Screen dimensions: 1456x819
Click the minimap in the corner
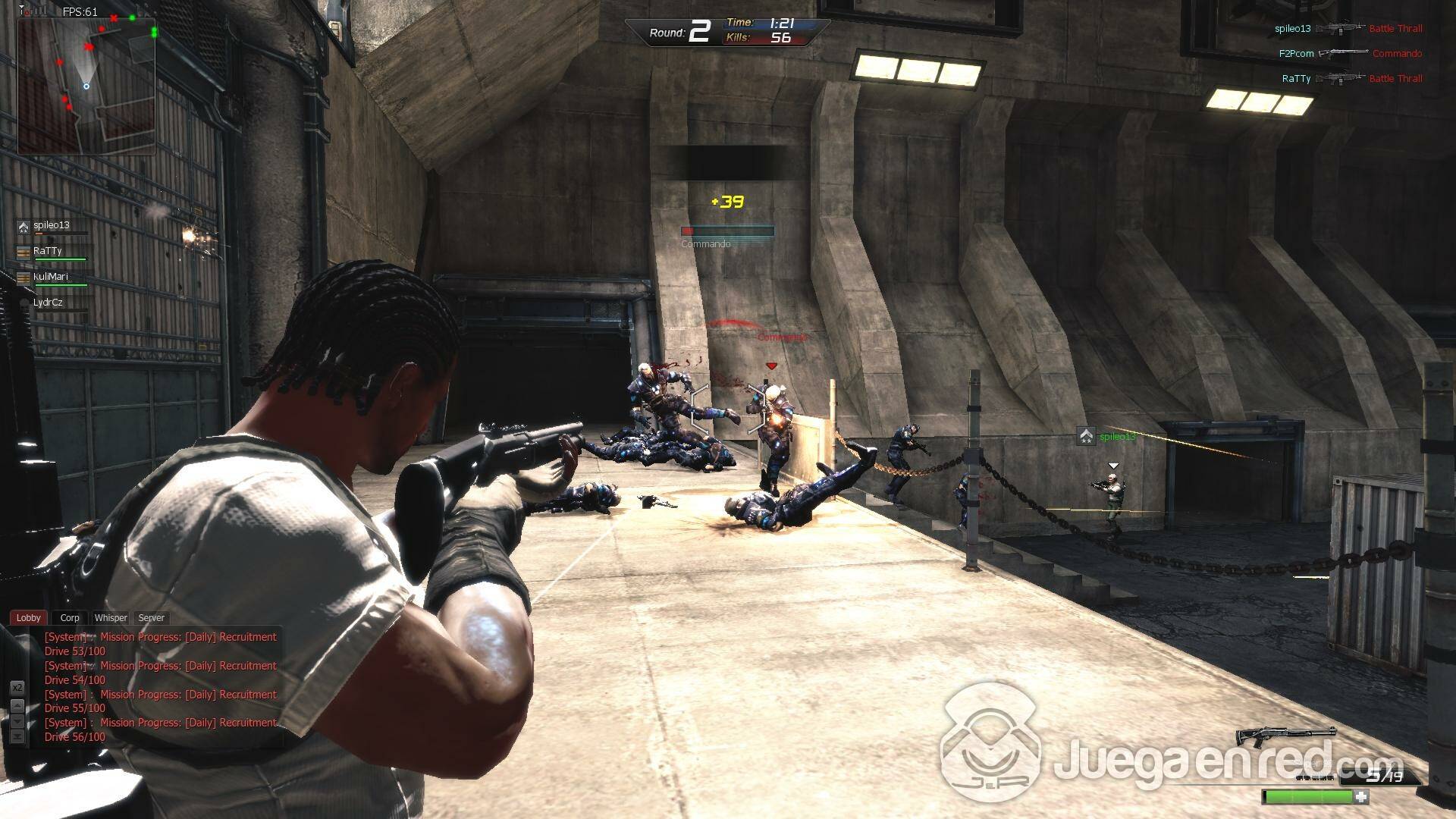(86, 86)
